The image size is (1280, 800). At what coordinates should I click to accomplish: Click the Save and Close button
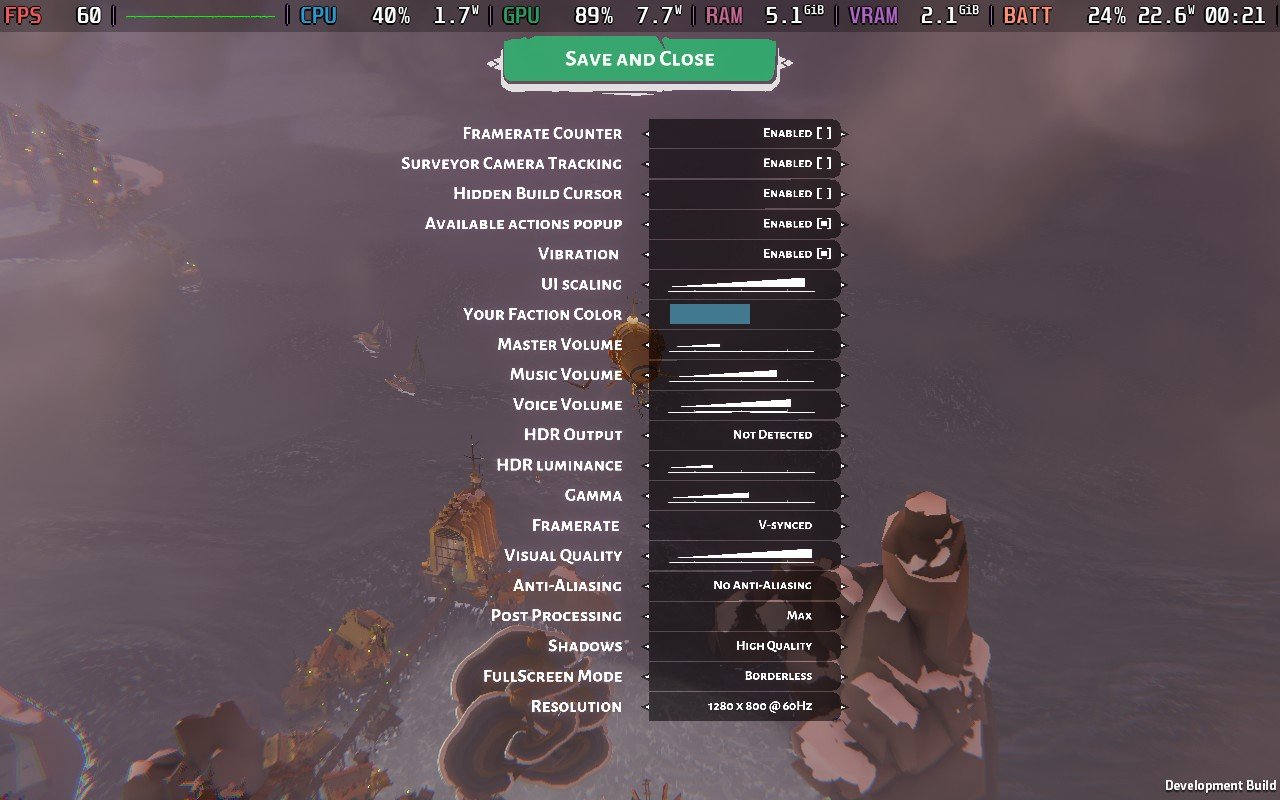[x=639, y=60]
